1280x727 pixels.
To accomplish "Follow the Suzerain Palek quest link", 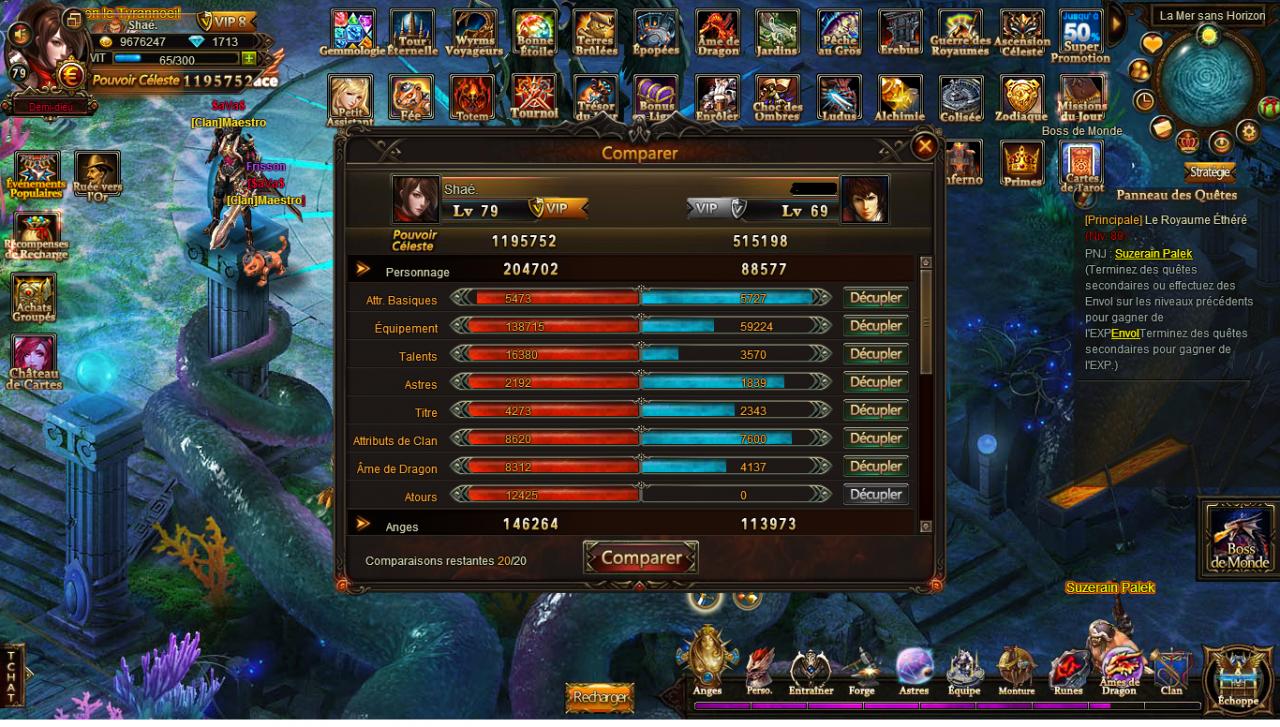I will [1153, 254].
